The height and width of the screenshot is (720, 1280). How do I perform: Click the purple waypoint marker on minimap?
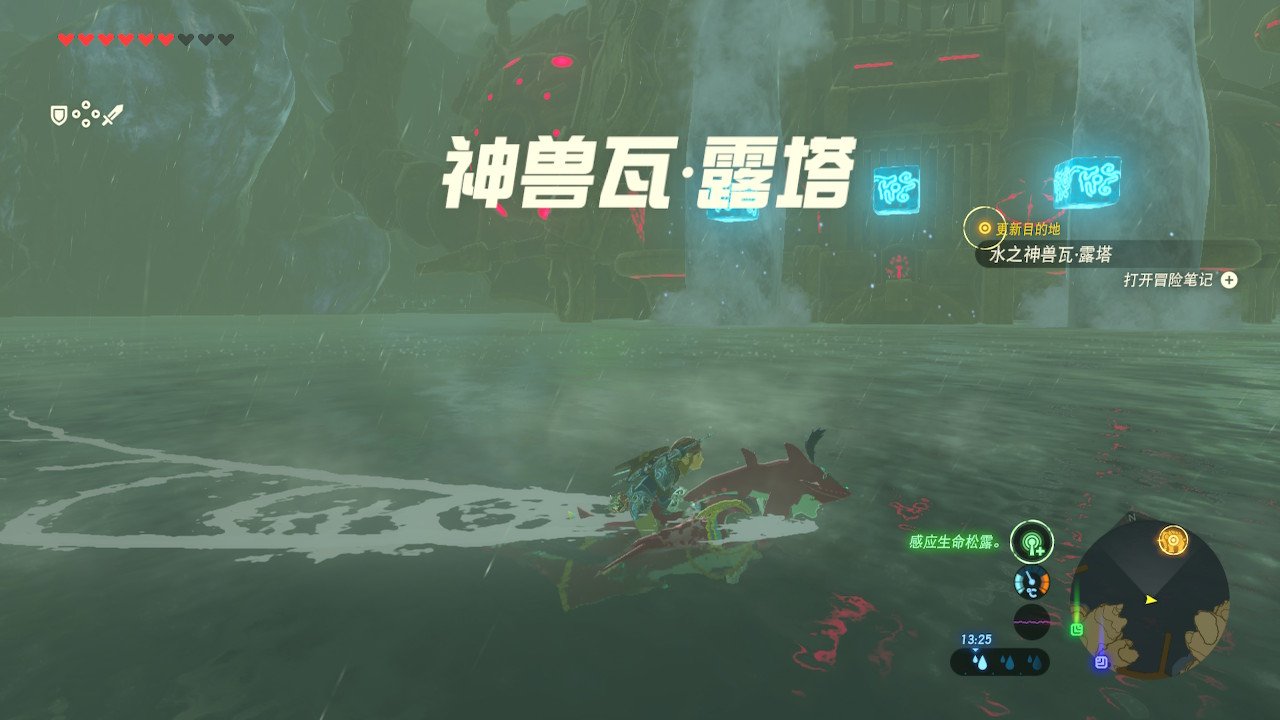[1100, 661]
